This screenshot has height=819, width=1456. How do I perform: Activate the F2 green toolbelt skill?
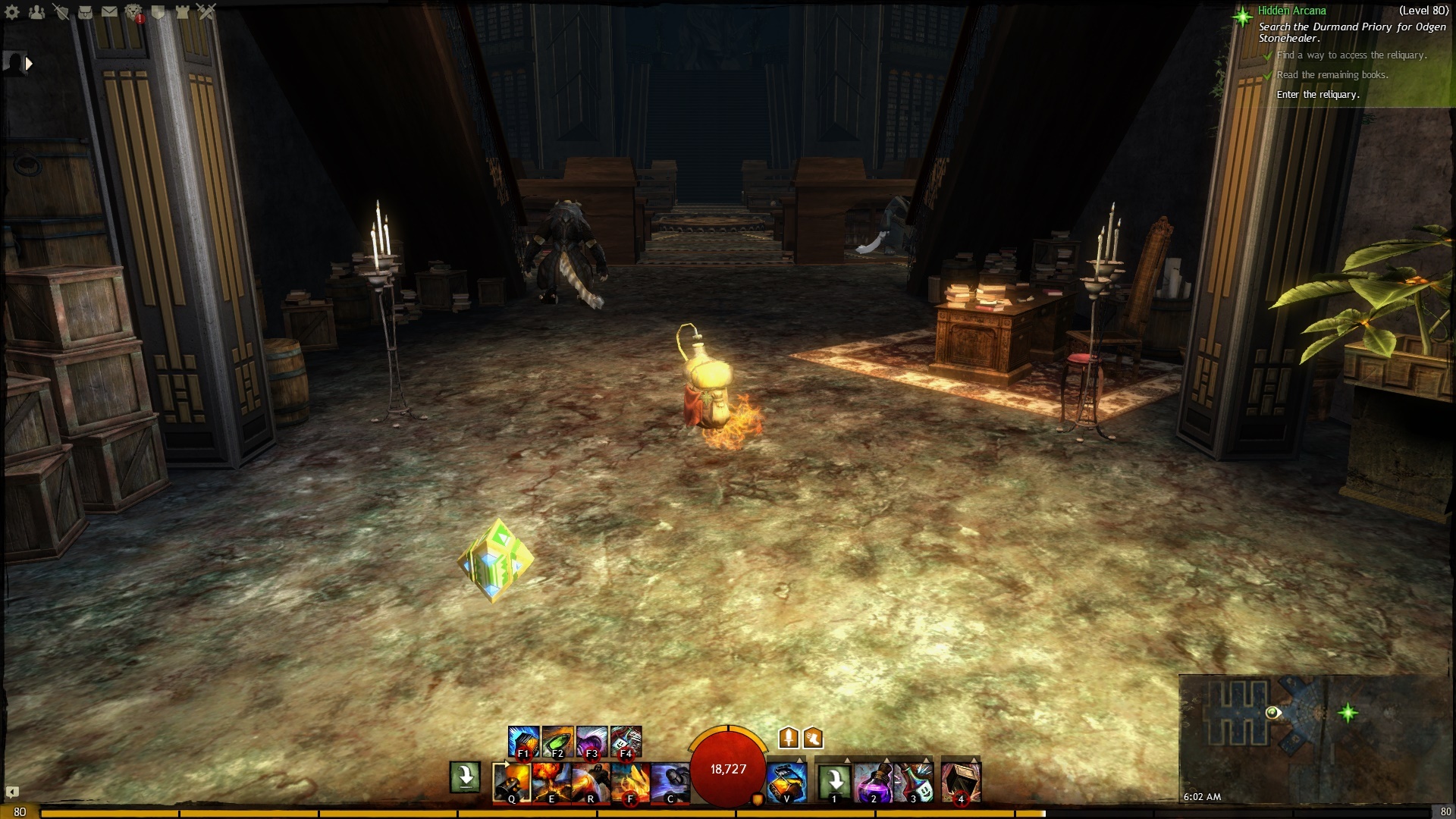[x=557, y=742]
